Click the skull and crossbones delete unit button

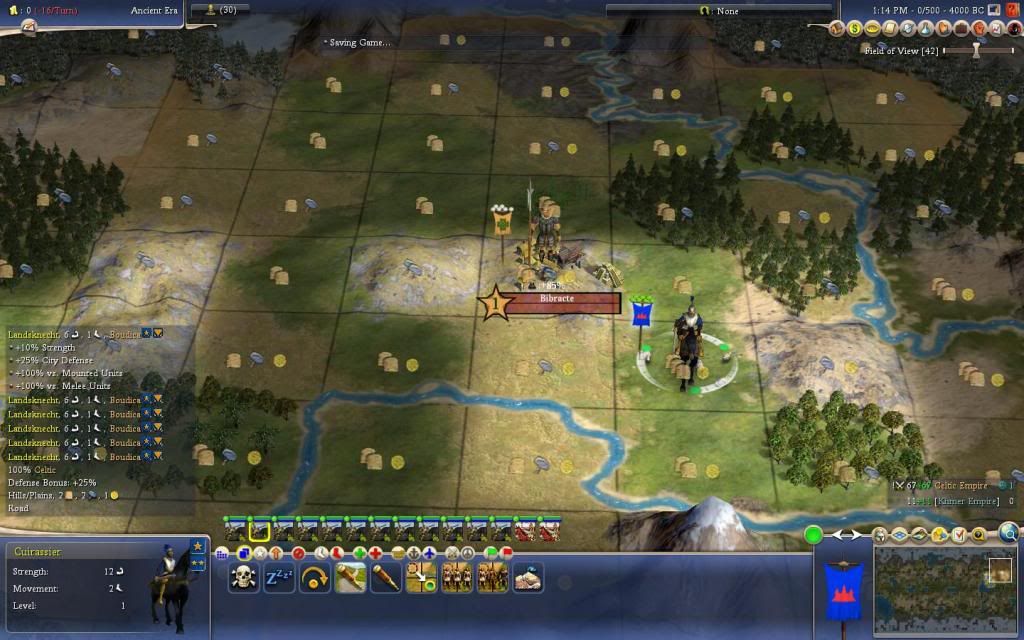tap(243, 577)
